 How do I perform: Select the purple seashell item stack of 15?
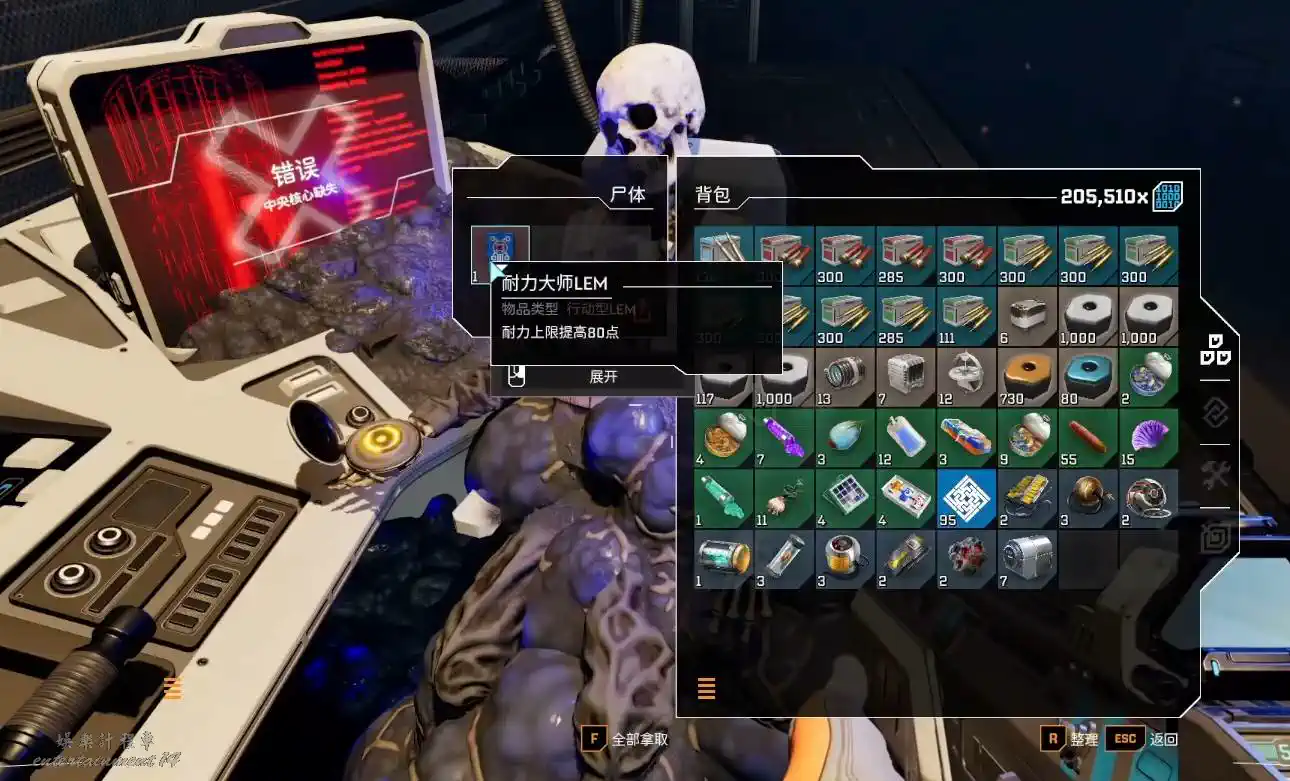point(1148,437)
